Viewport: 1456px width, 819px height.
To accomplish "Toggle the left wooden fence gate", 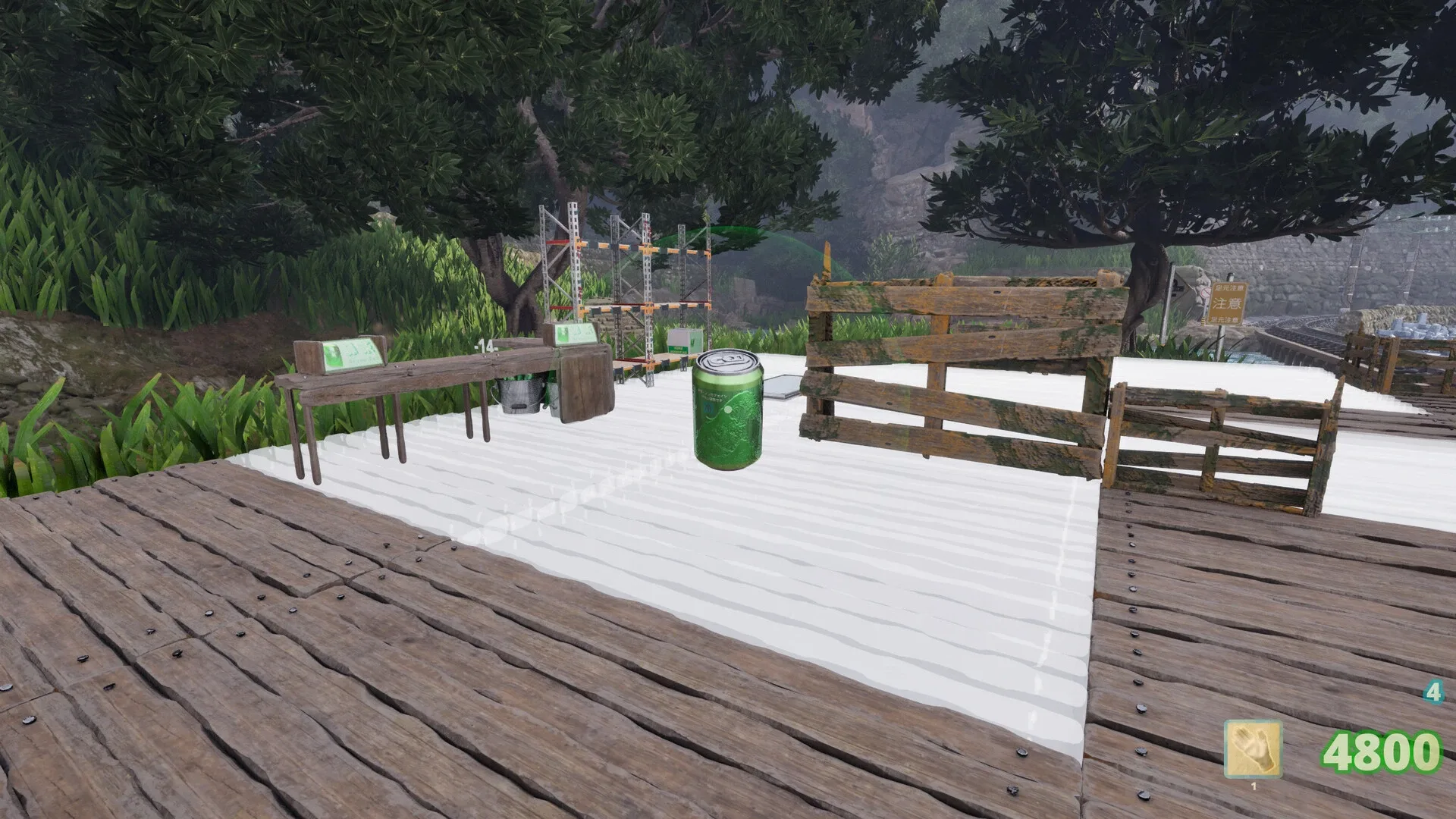I will 948,364.
